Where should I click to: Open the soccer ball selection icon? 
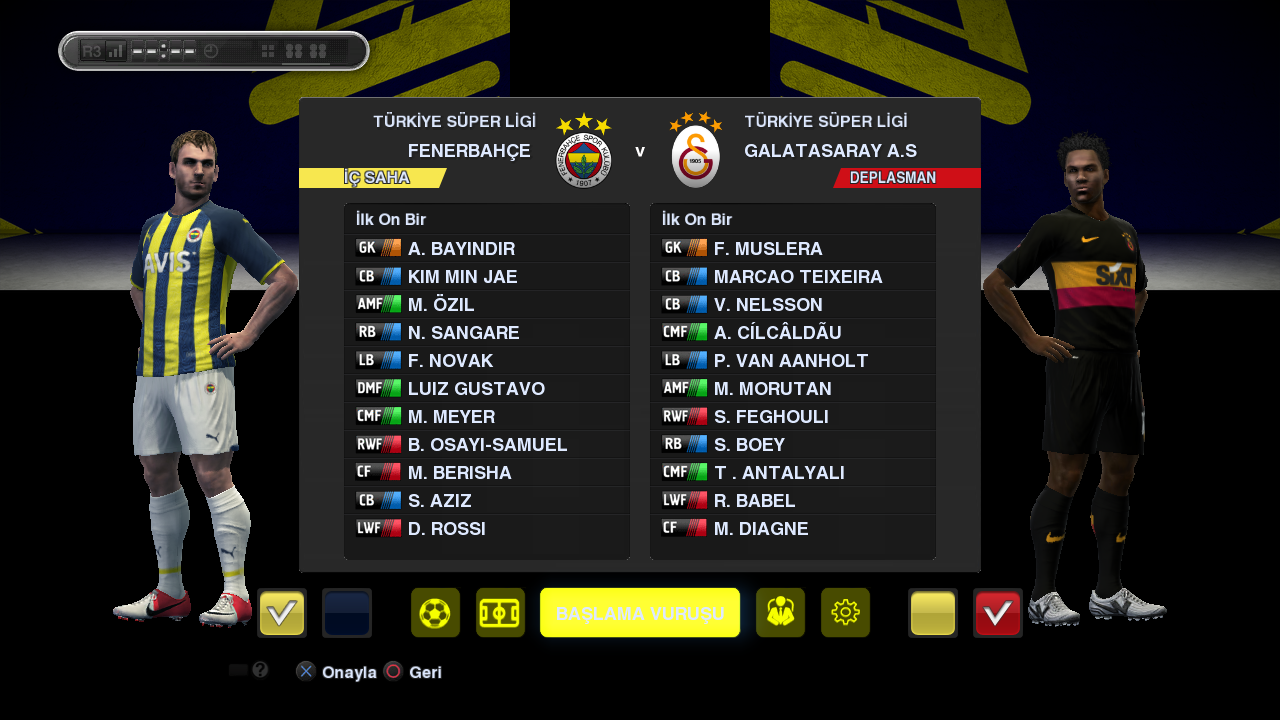pyautogui.click(x=435, y=613)
